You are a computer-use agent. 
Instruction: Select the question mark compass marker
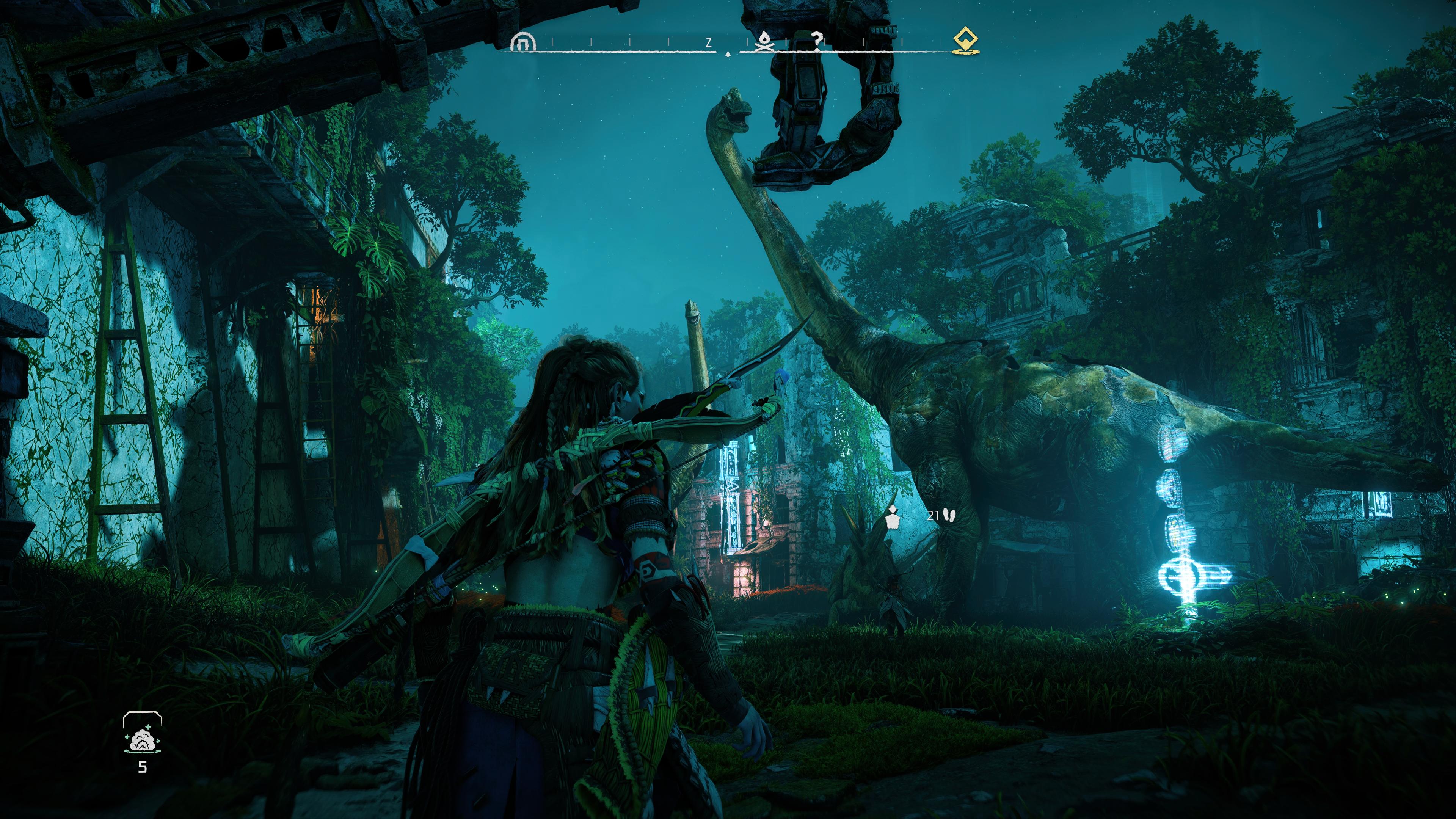coord(817,41)
